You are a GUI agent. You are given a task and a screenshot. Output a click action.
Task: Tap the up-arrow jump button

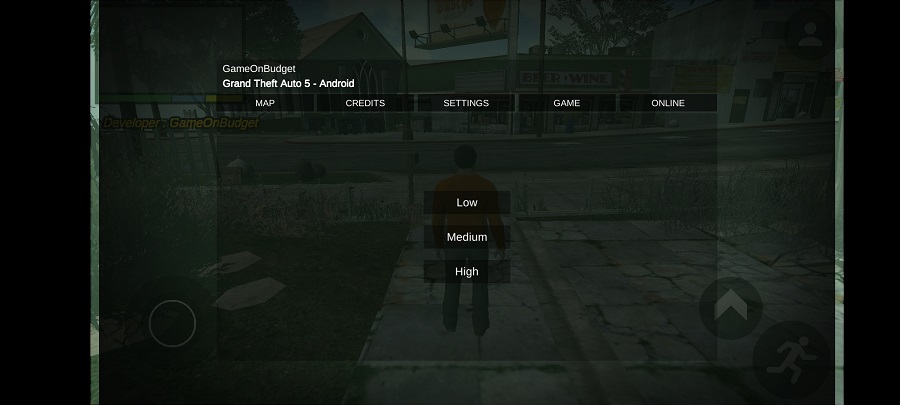[730, 305]
